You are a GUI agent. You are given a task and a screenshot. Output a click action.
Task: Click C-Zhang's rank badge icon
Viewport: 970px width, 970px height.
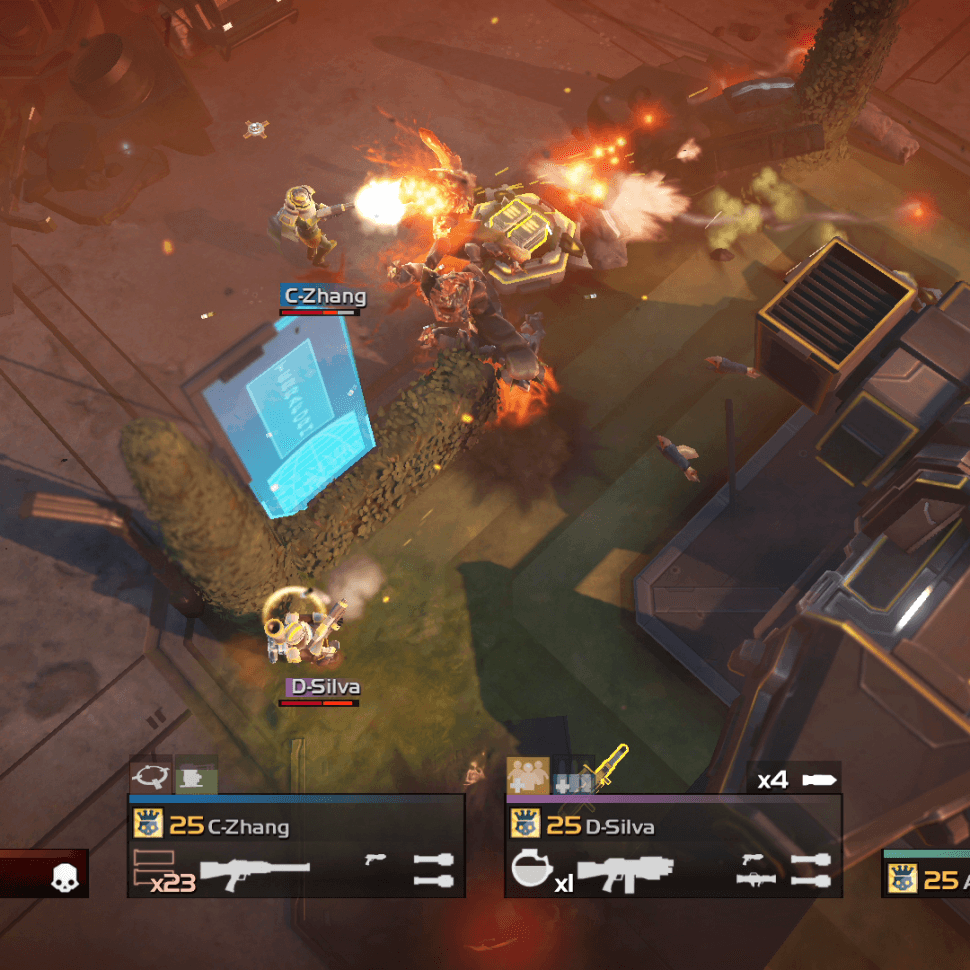(147, 824)
